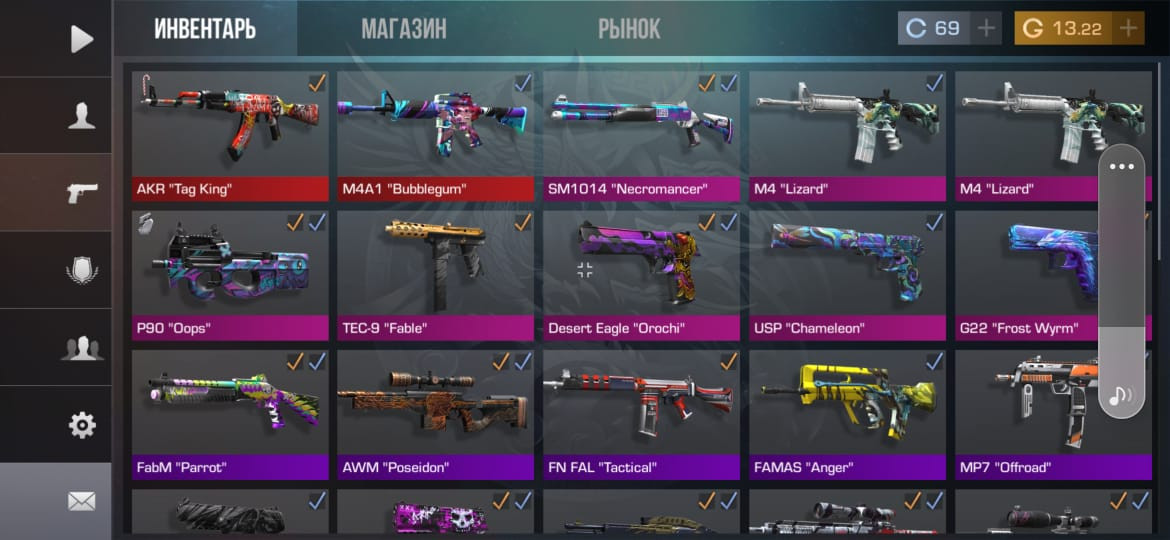
Task: Tap the three-dot volume panel options
Action: [1122, 167]
